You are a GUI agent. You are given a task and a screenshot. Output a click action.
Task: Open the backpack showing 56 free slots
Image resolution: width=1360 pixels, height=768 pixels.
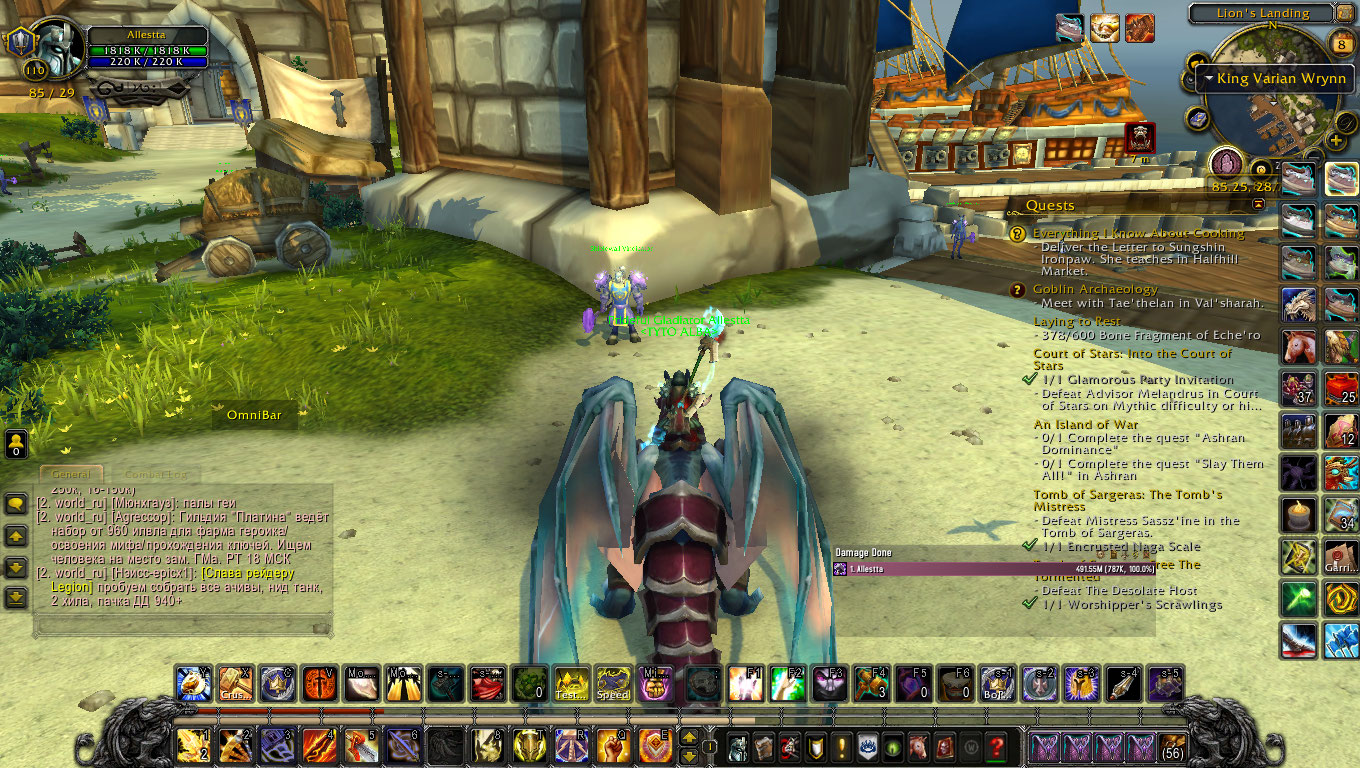pos(1172,747)
